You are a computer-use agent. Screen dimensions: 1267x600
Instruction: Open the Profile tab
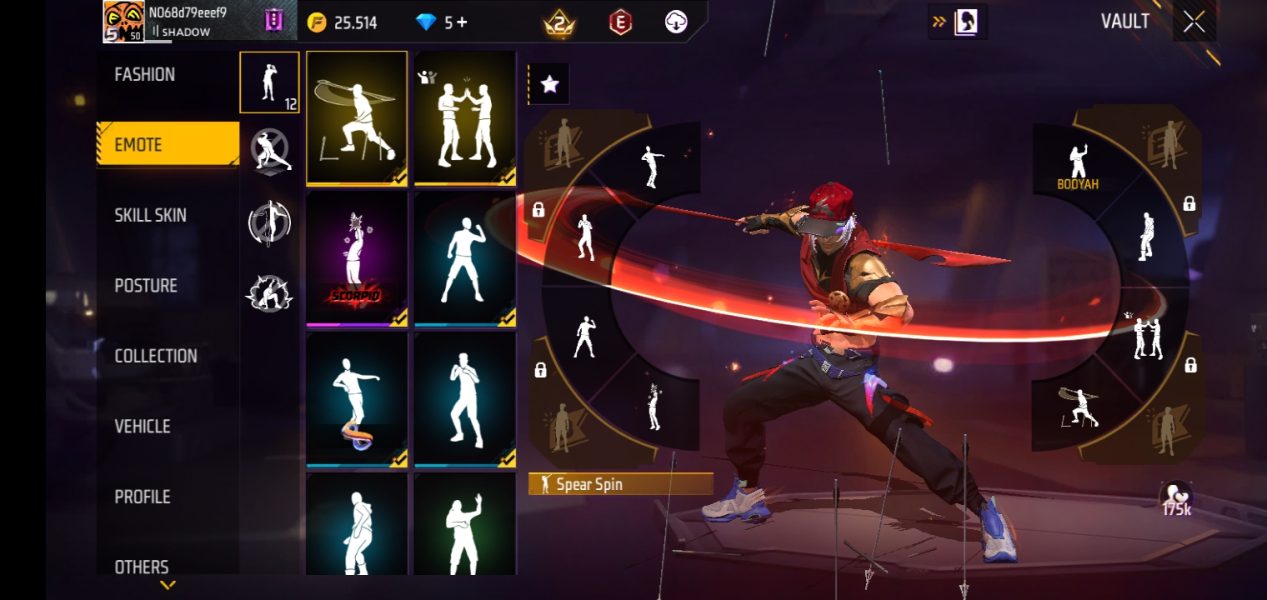pyautogui.click(x=142, y=497)
